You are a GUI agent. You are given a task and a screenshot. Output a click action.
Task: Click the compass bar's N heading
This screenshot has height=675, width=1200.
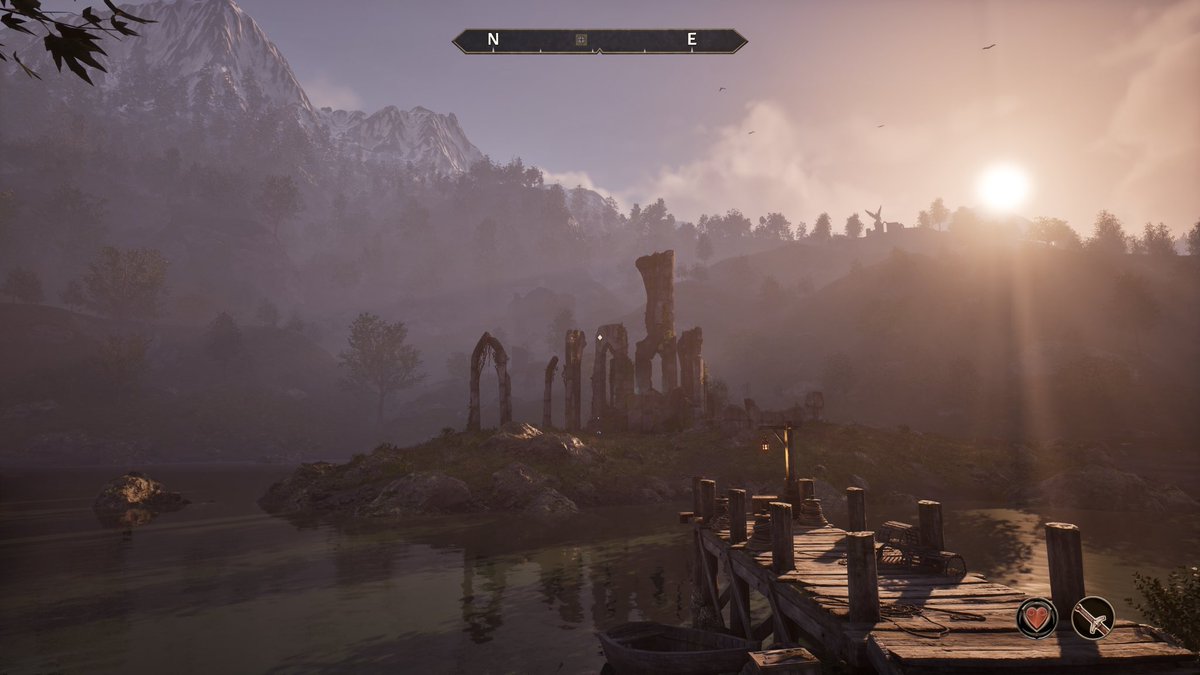tap(493, 40)
